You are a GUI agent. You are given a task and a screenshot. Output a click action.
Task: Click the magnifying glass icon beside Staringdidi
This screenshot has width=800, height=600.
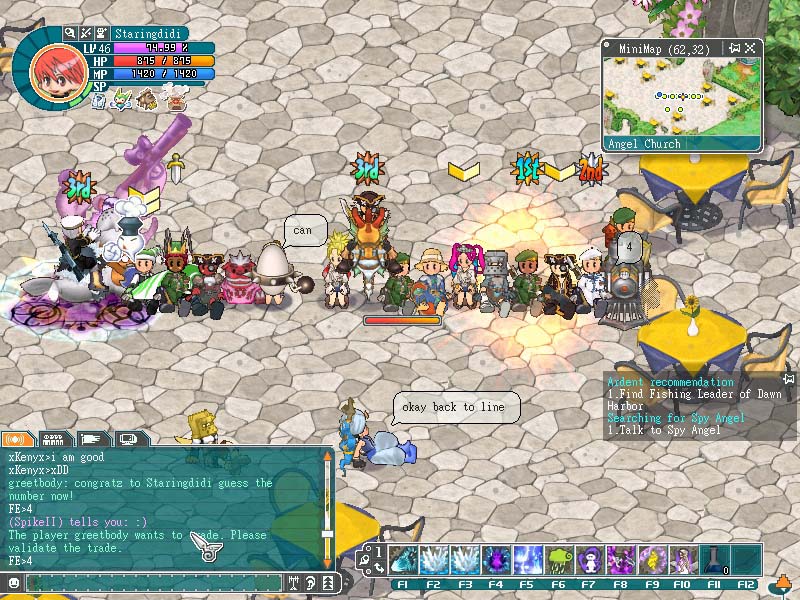point(71,33)
